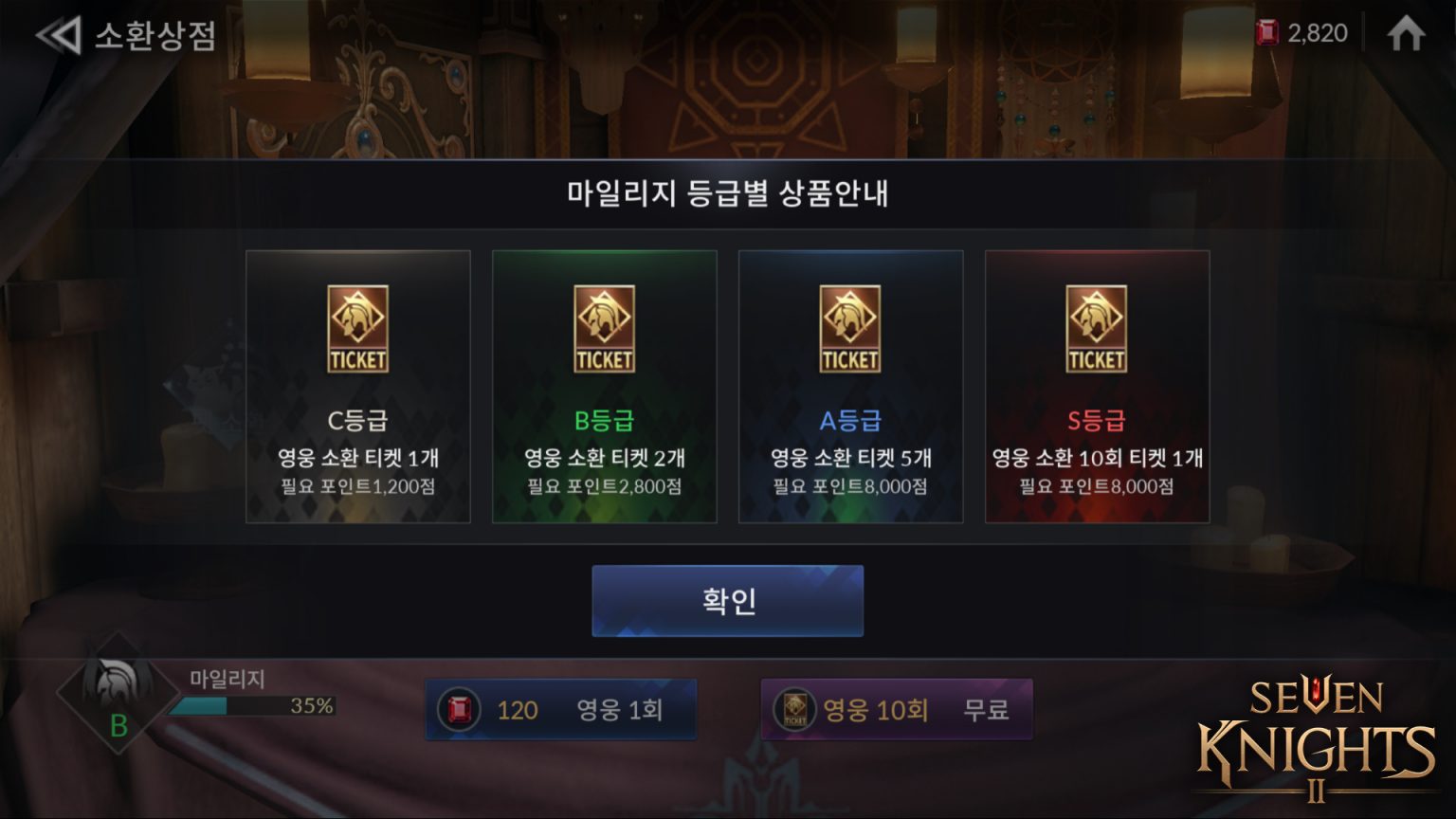Tap the C grade ticket icon
The width and height of the screenshot is (1456, 819).
[x=357, y=329]
